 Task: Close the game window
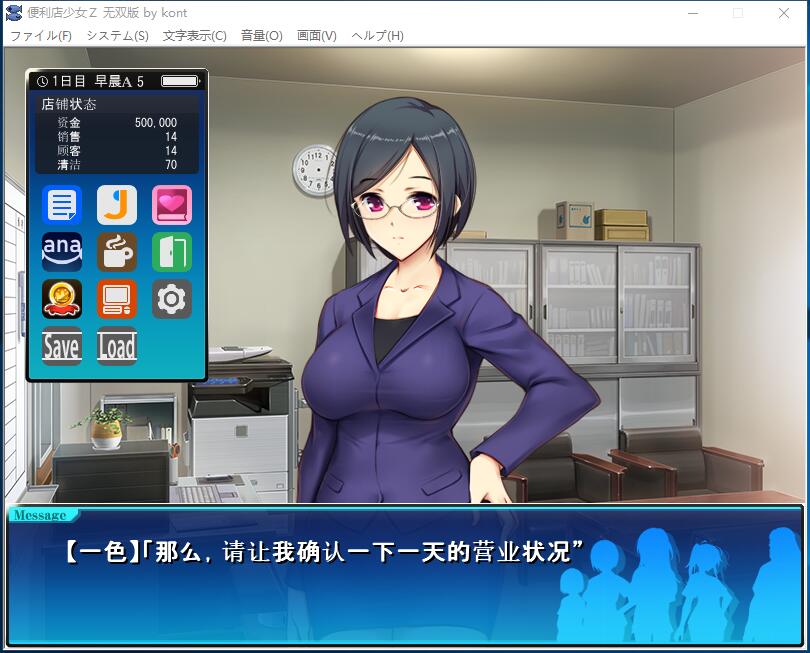784,13
